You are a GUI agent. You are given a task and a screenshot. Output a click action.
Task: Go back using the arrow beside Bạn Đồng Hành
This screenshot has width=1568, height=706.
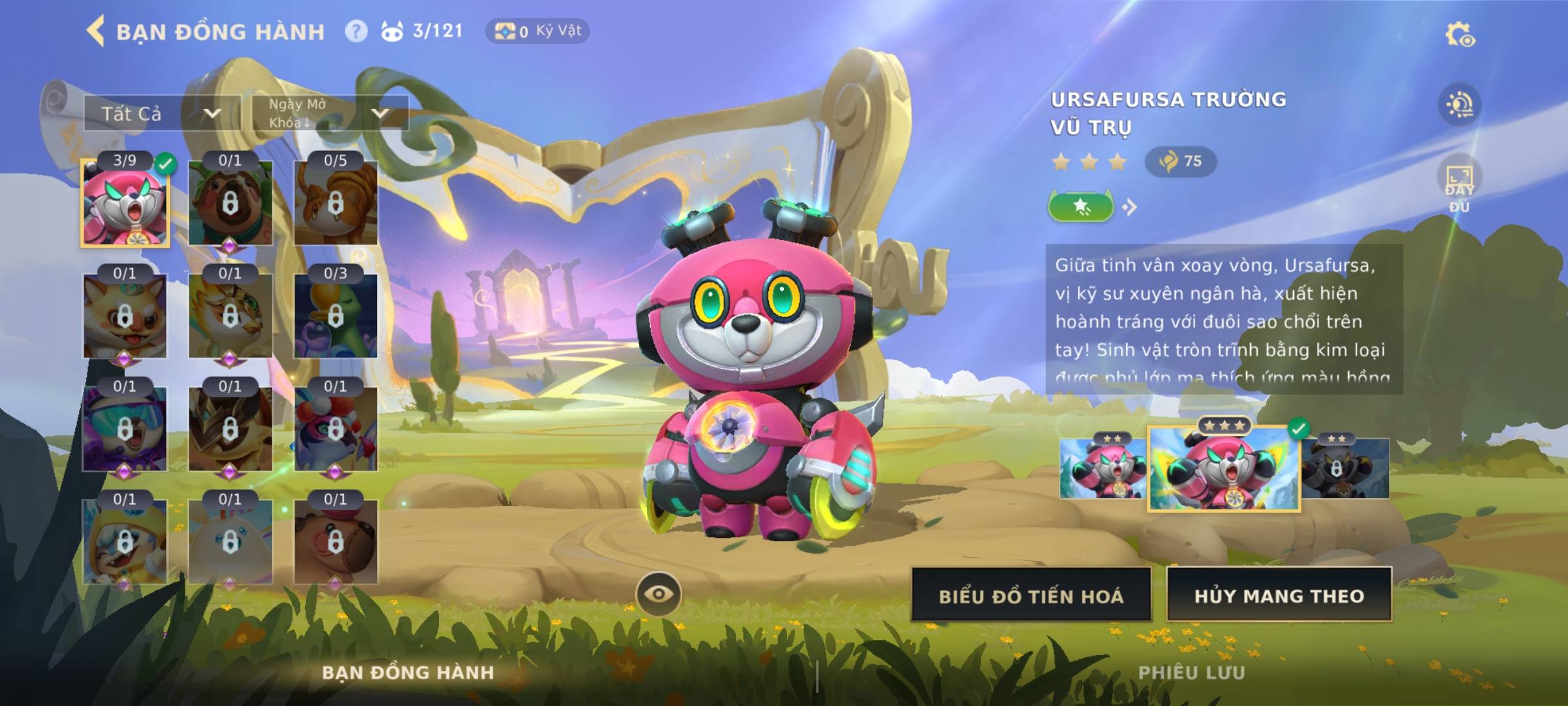(95, 31)
